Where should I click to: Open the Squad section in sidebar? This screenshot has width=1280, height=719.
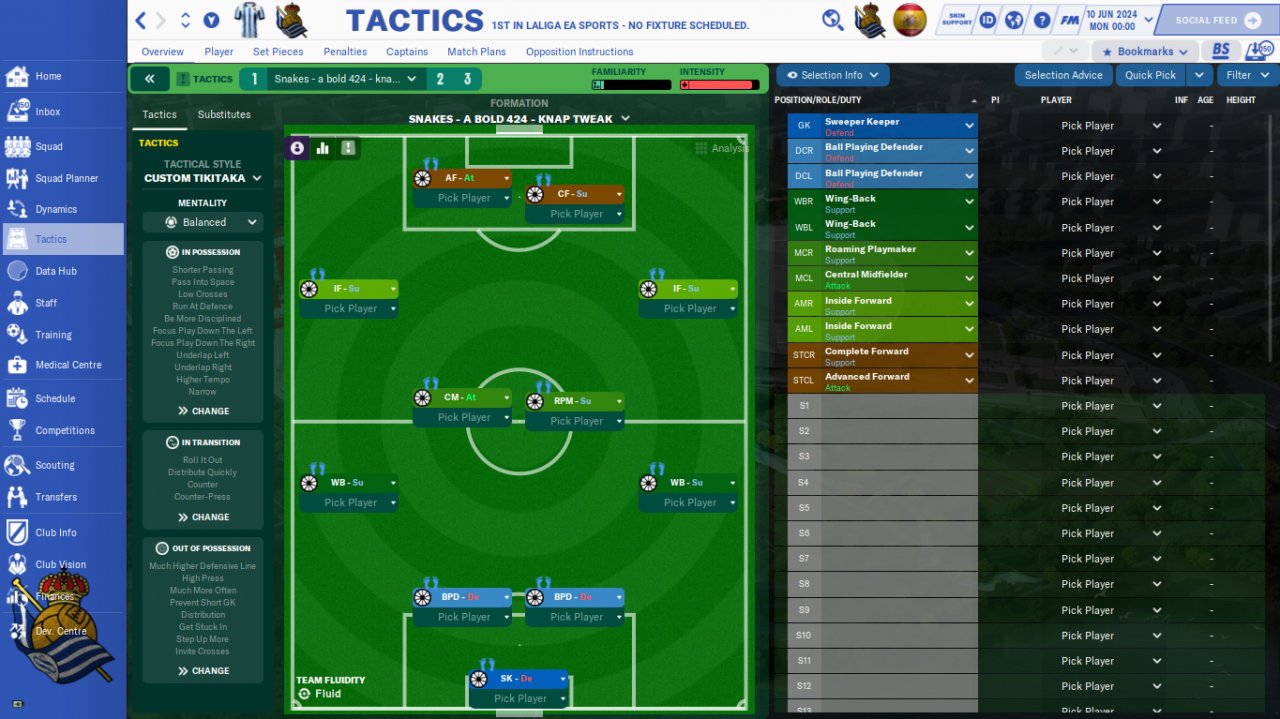pyautogui.click(x=49, y=146)
